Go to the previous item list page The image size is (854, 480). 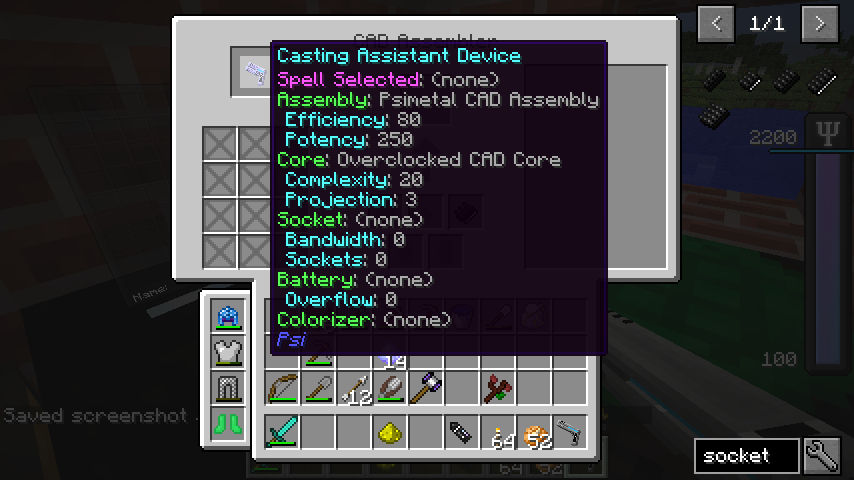point(716,23)
